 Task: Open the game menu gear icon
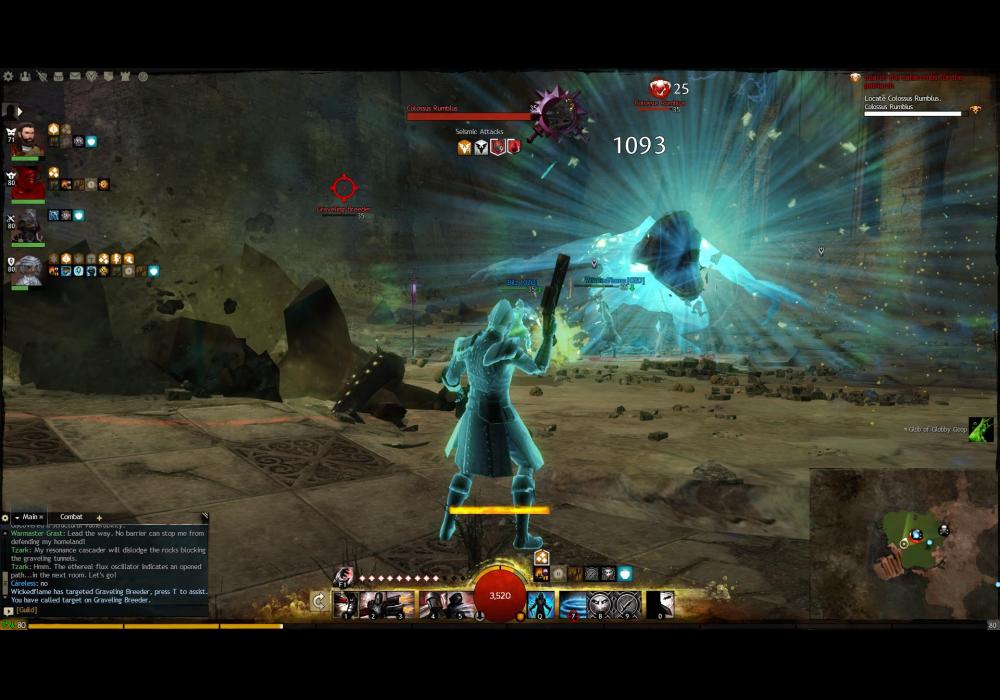click(8, 76)
